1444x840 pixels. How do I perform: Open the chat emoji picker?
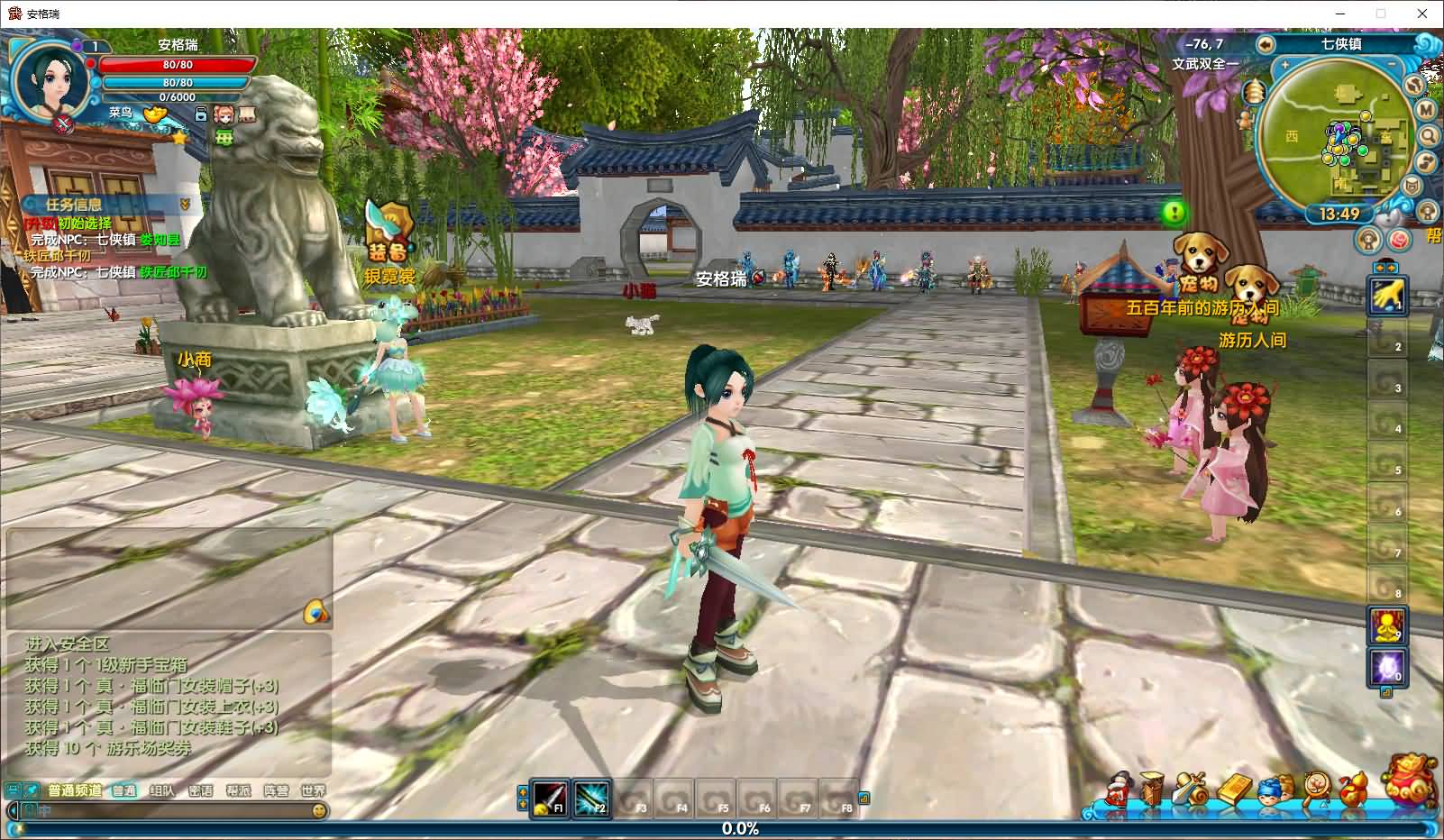(318, 810)
